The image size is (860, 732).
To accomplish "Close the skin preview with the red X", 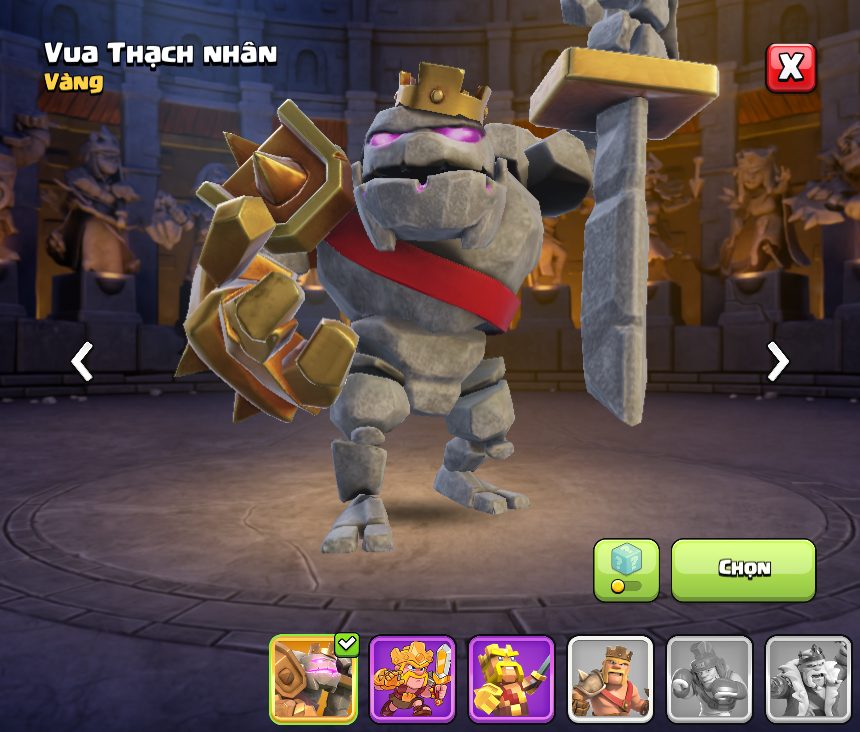I will tap(790, 68).
